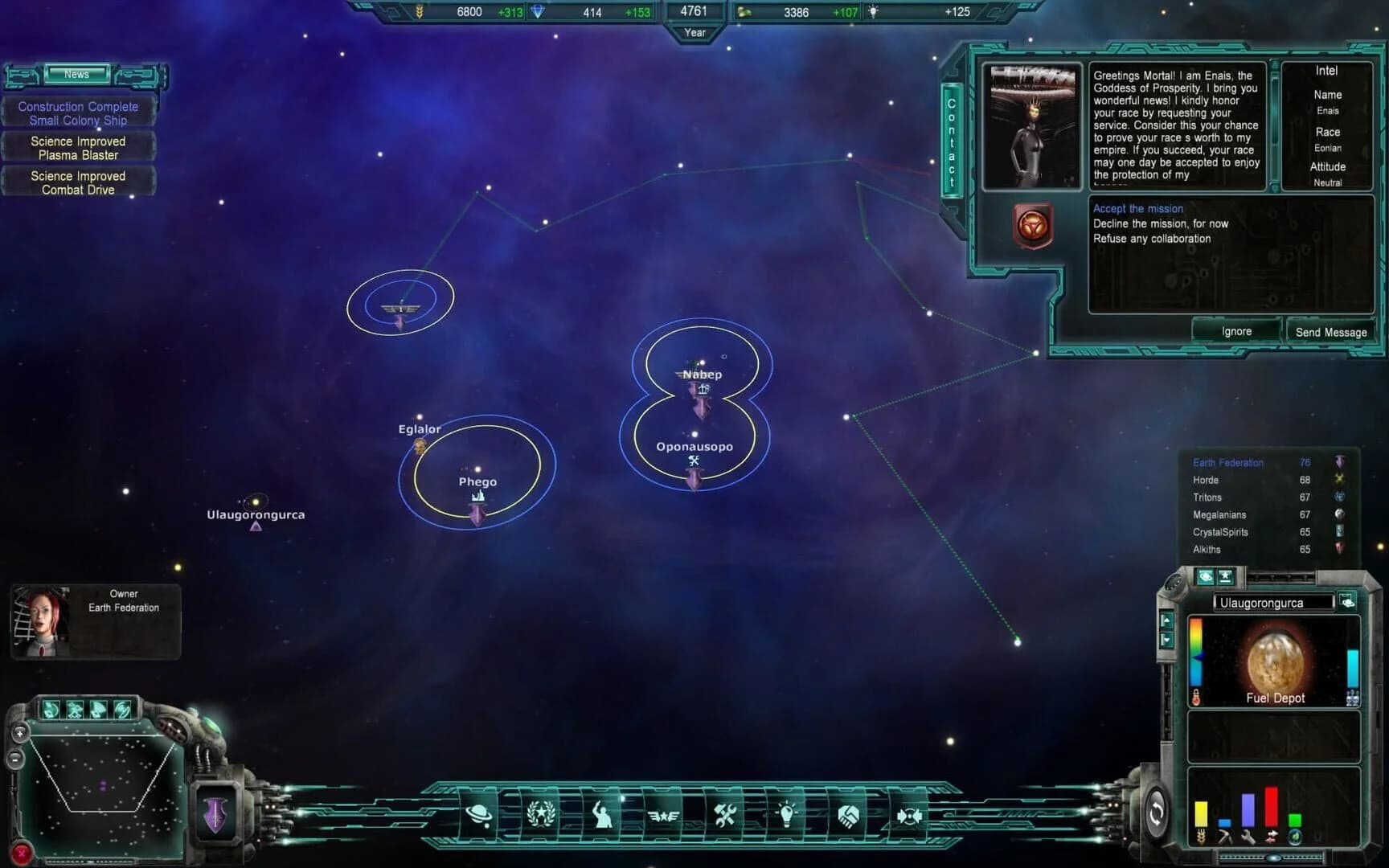
Task: Click the Ignore button in the Enais dialog
Action: point(1236,330)
